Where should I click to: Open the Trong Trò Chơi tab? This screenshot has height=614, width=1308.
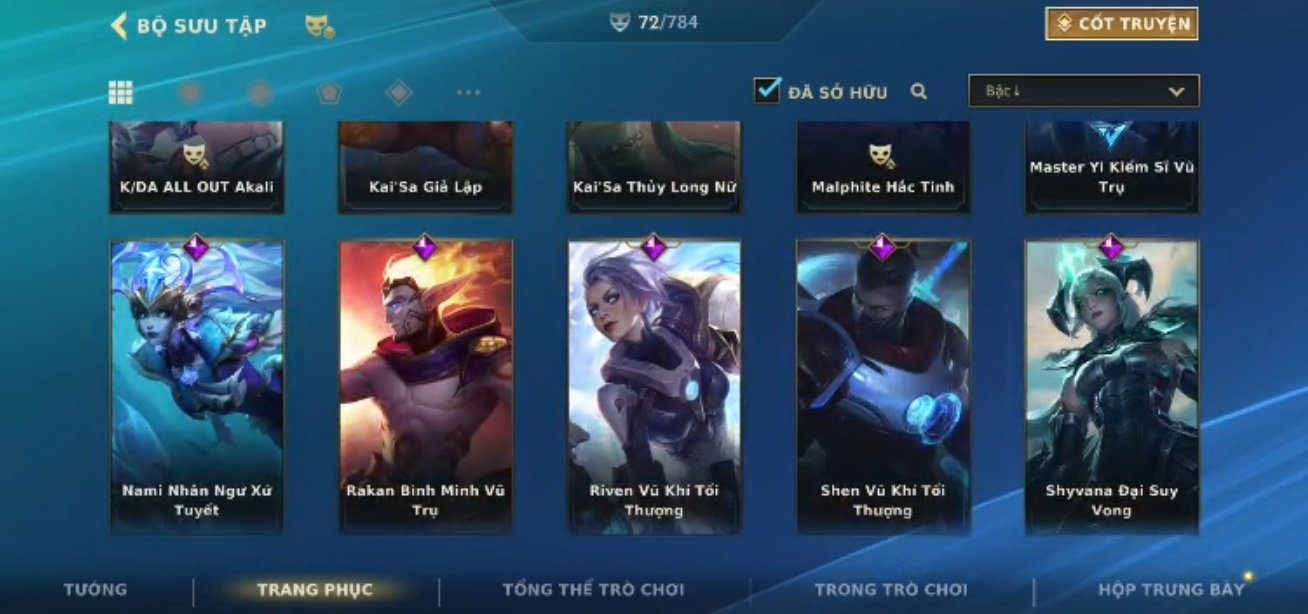pyautogui.click(x=891, y=590)
